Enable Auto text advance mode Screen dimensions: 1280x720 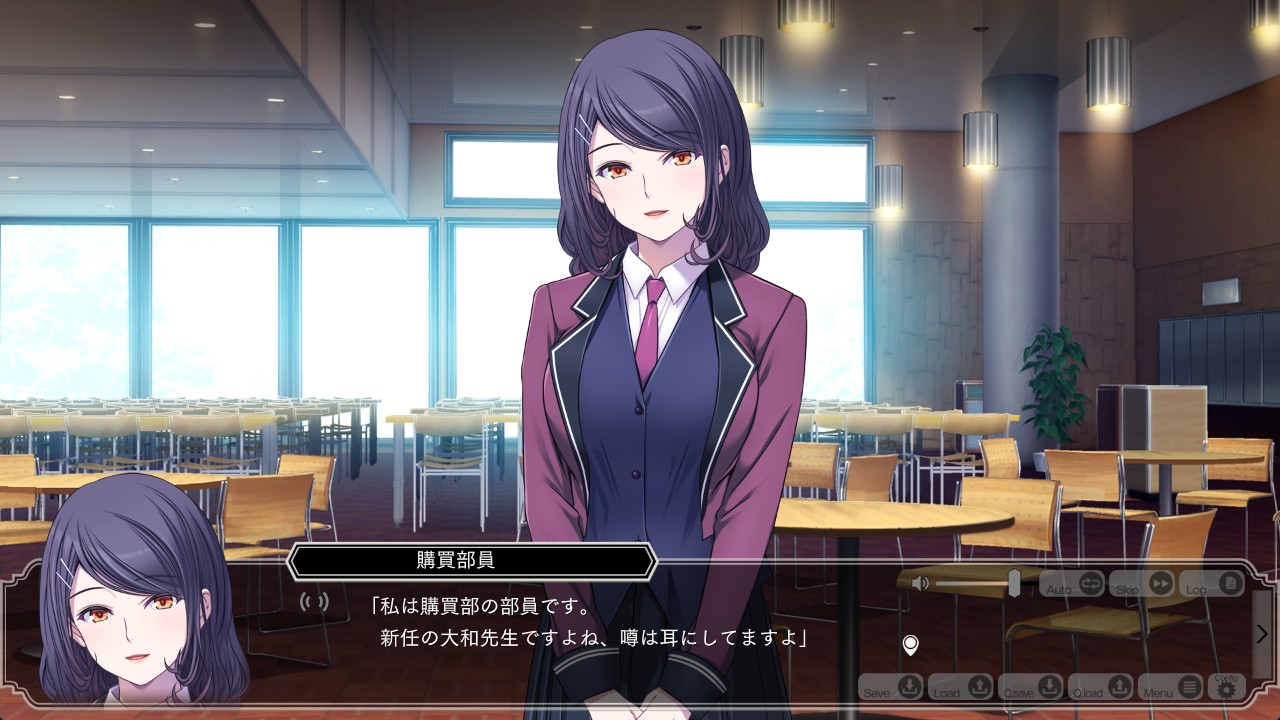pos(1073,584)
